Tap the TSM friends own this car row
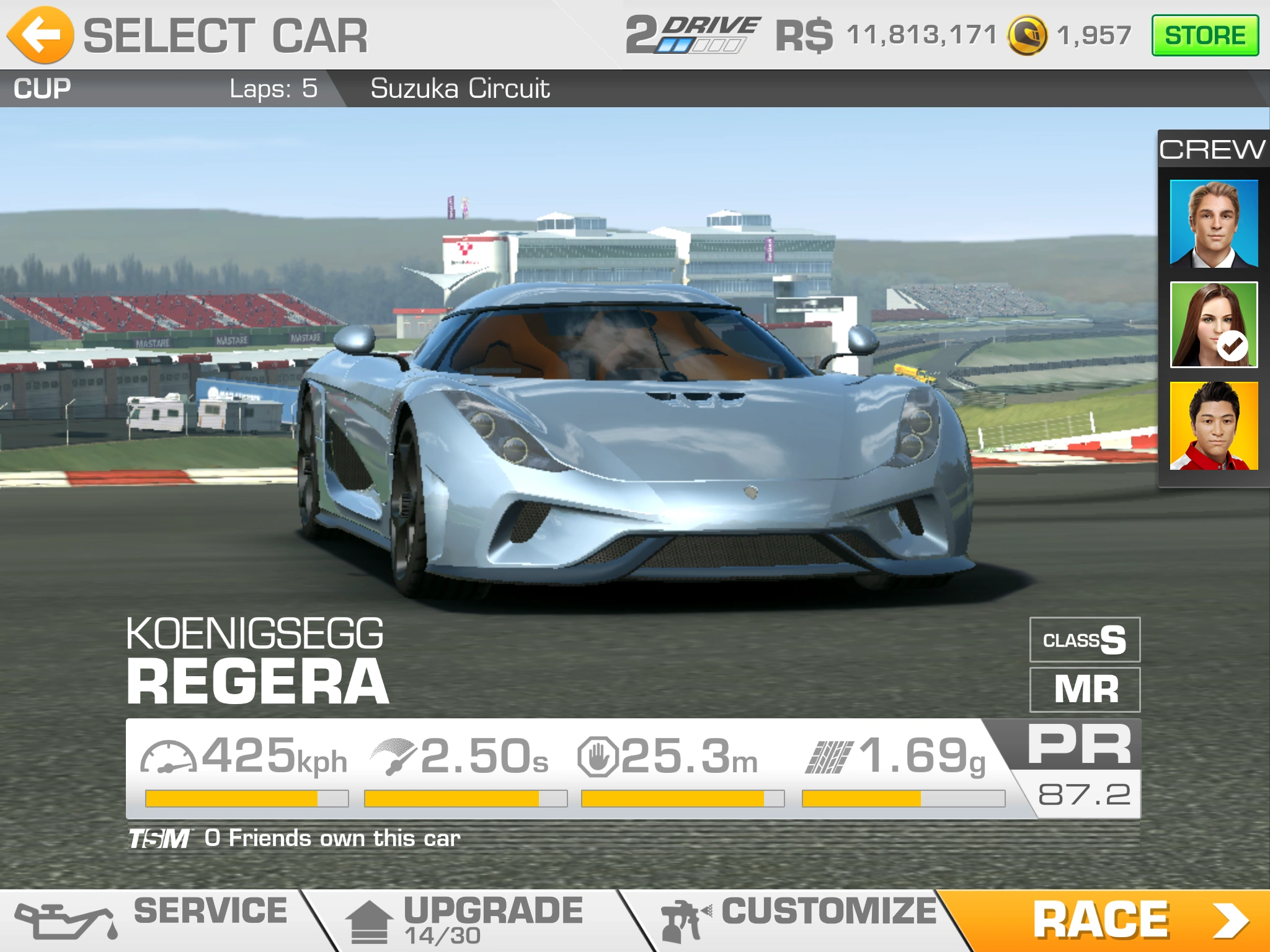The image size is (1270, 952). coord(295,839)
